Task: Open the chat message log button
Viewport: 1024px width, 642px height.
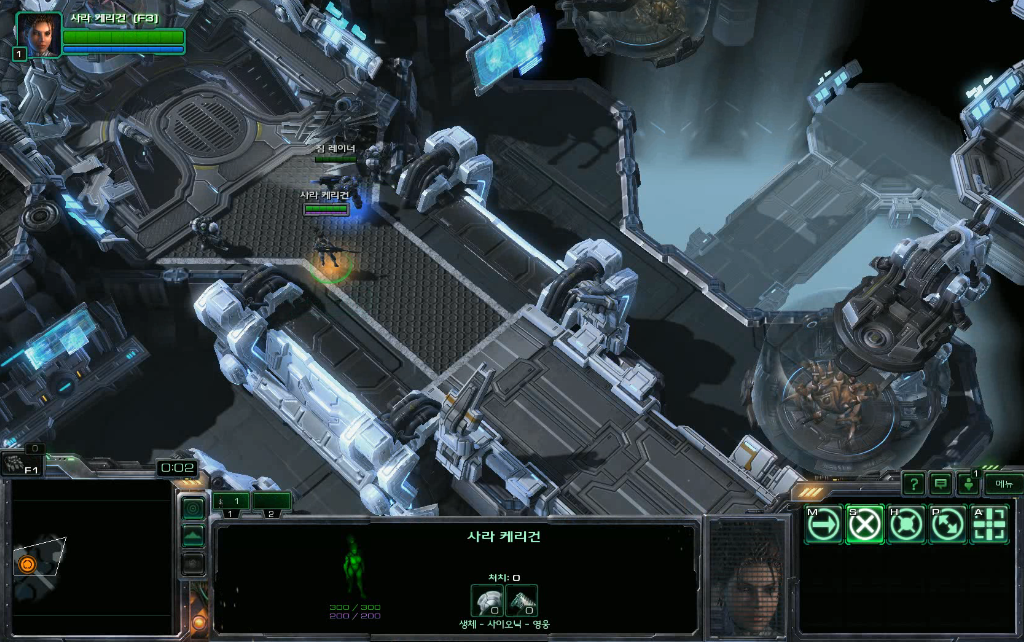Action: pos(941,484)
